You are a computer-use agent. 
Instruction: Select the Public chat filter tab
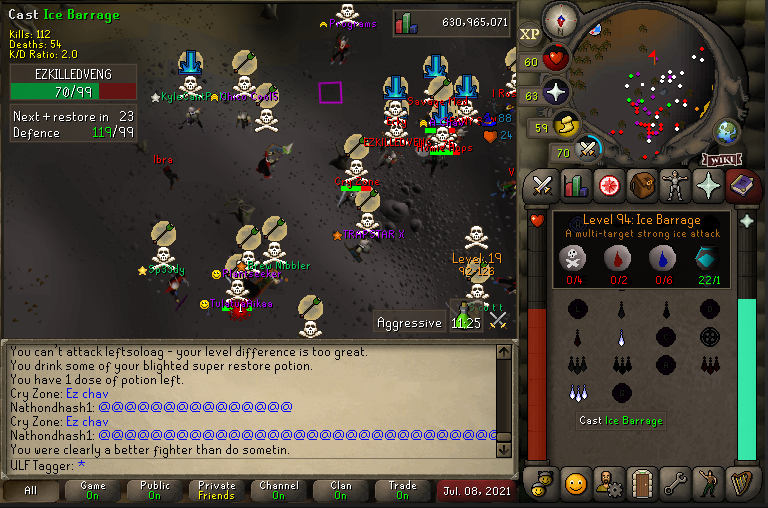[154, 491]
